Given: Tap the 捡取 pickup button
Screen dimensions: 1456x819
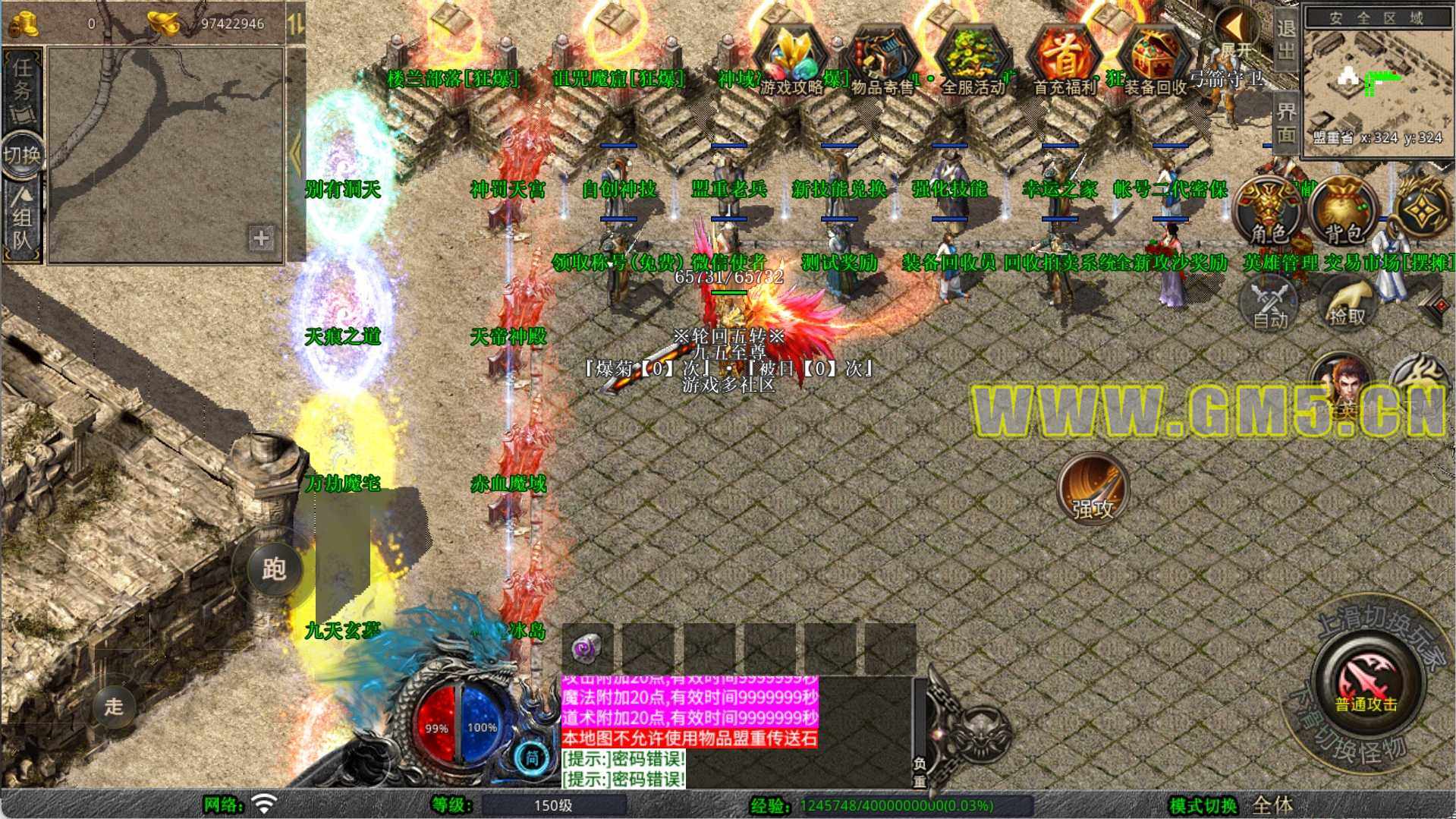Looking at the screenshot, I should pos(1347,301).
